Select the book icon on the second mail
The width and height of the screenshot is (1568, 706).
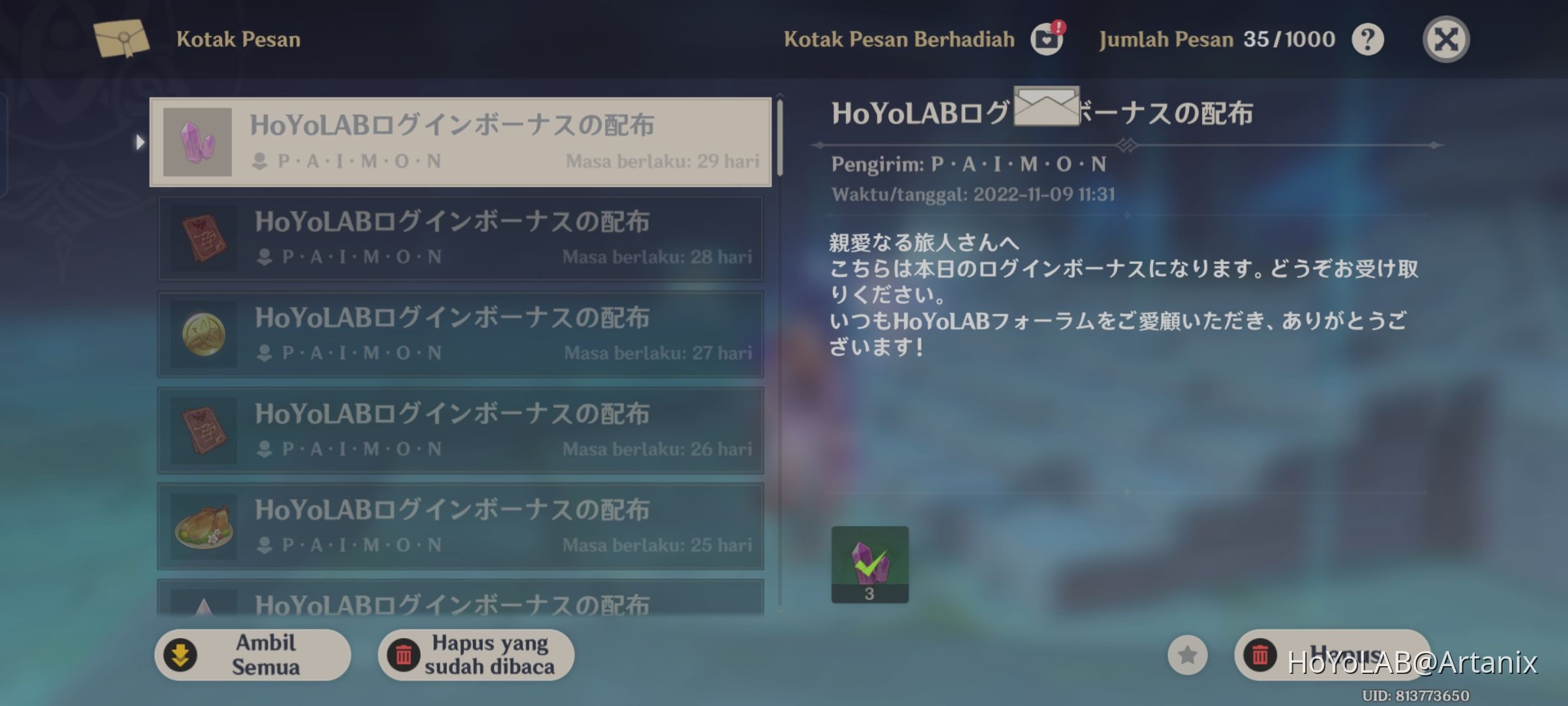(x=199, y=239)
